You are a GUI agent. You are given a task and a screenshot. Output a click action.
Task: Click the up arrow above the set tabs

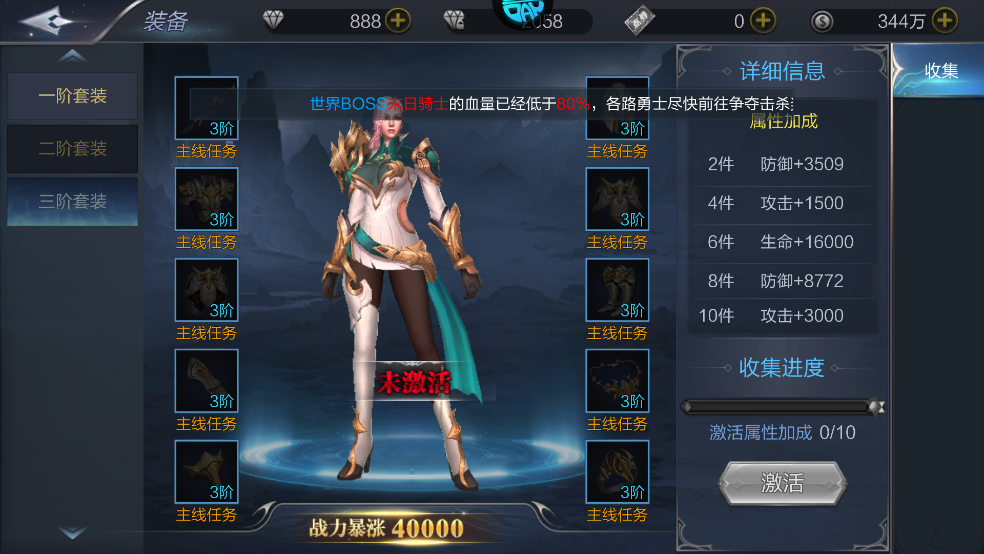pos(72,56)
